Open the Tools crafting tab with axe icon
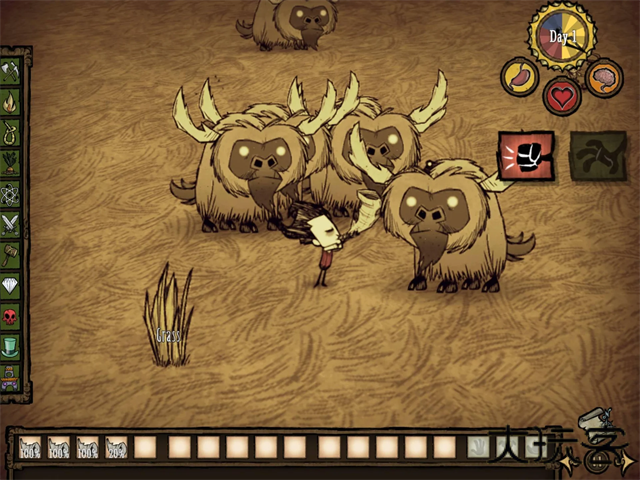The width and height of the screenshot is (640, 480). (x=11, y=71)
